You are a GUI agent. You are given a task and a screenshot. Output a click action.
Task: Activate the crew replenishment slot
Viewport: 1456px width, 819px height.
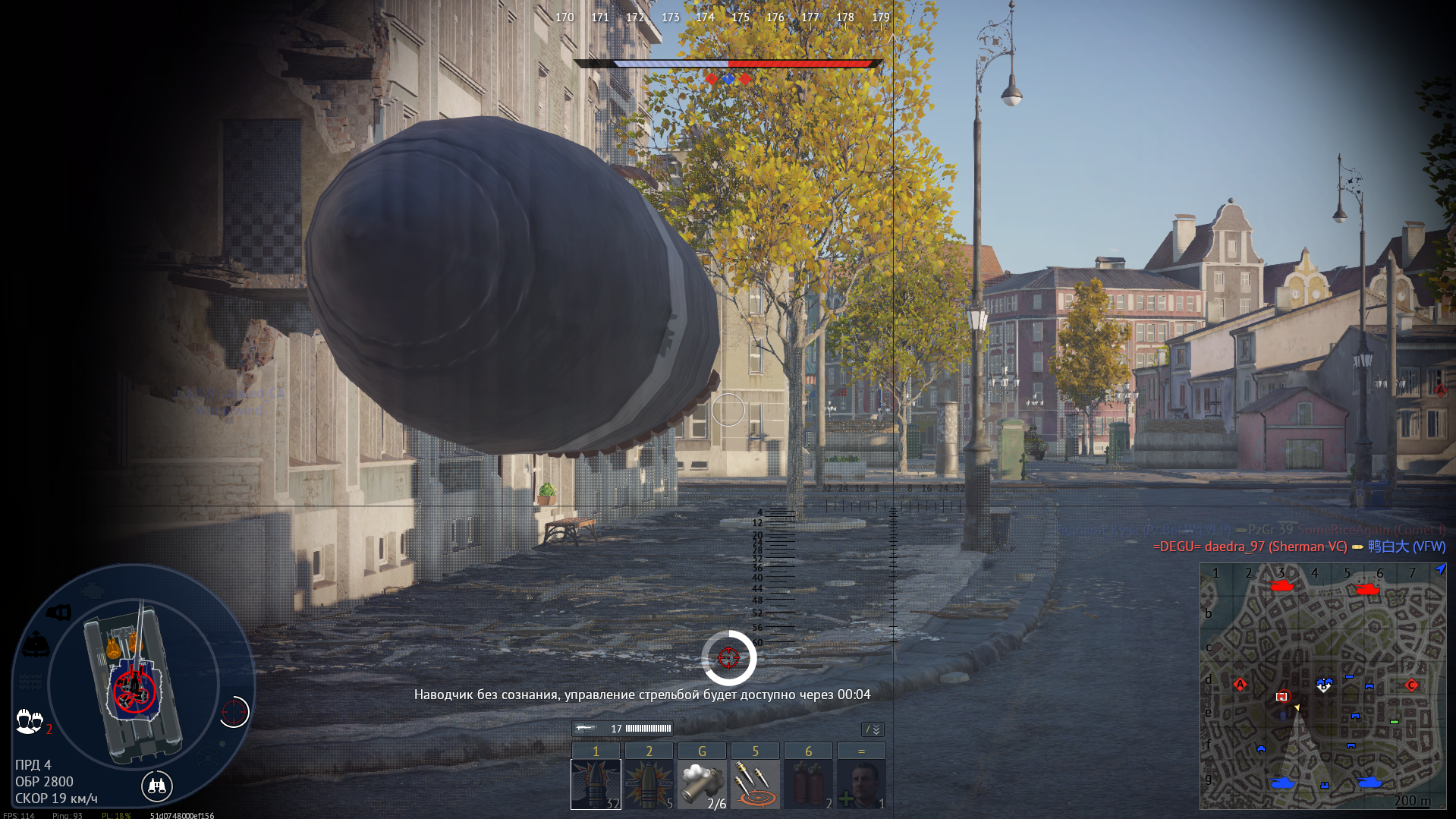point(861,784)
